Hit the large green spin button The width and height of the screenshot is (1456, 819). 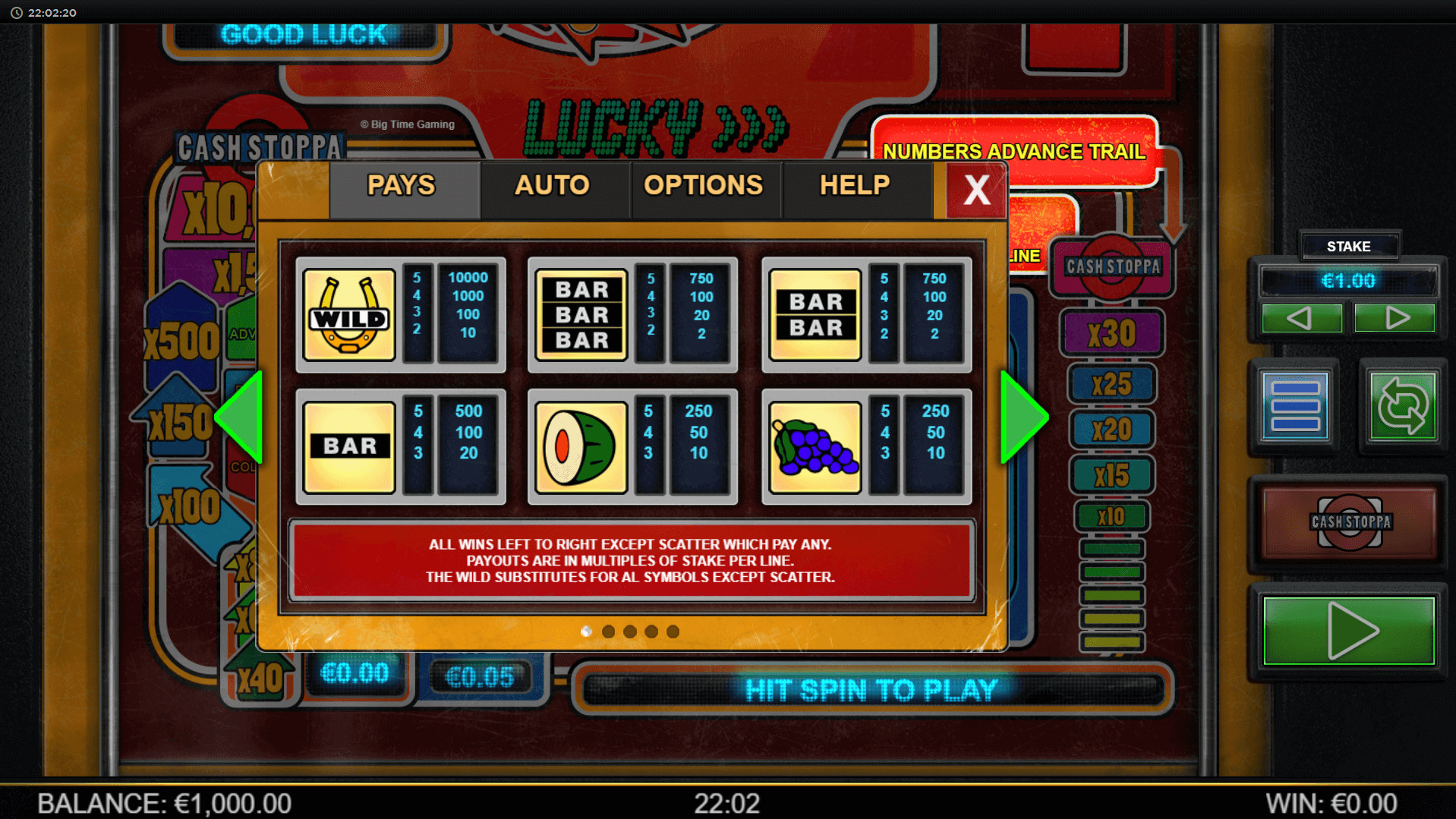point(1349,631)
